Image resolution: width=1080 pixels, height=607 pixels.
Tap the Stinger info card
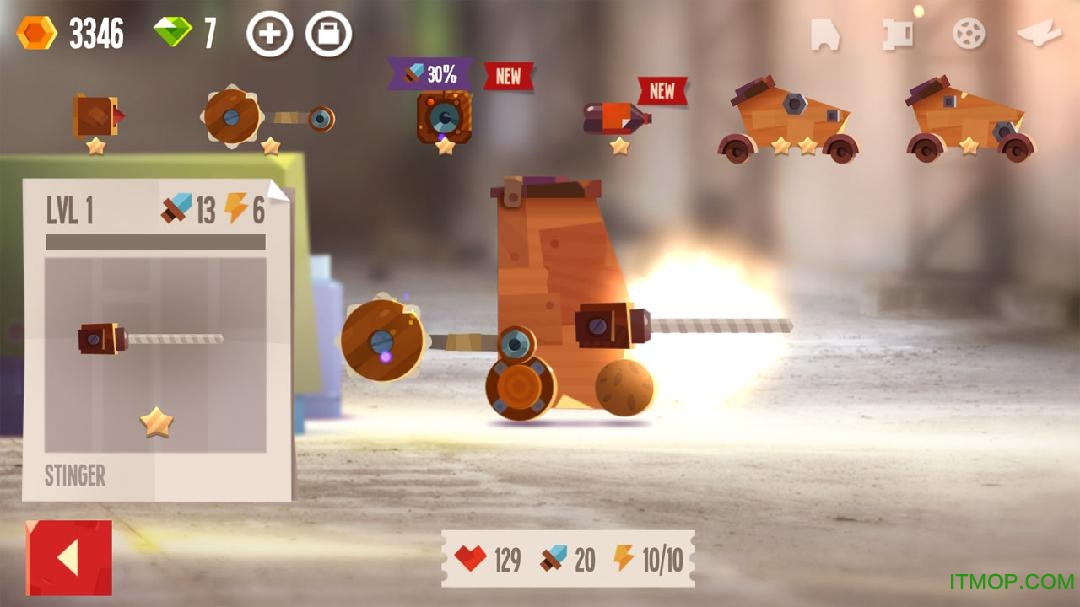pyautogui.click(x=157, y=340)
